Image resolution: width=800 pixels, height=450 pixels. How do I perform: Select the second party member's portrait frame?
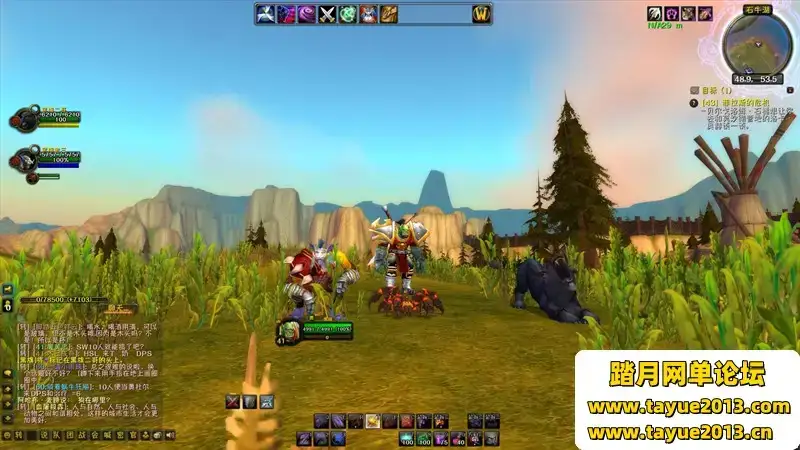(22, 158)
